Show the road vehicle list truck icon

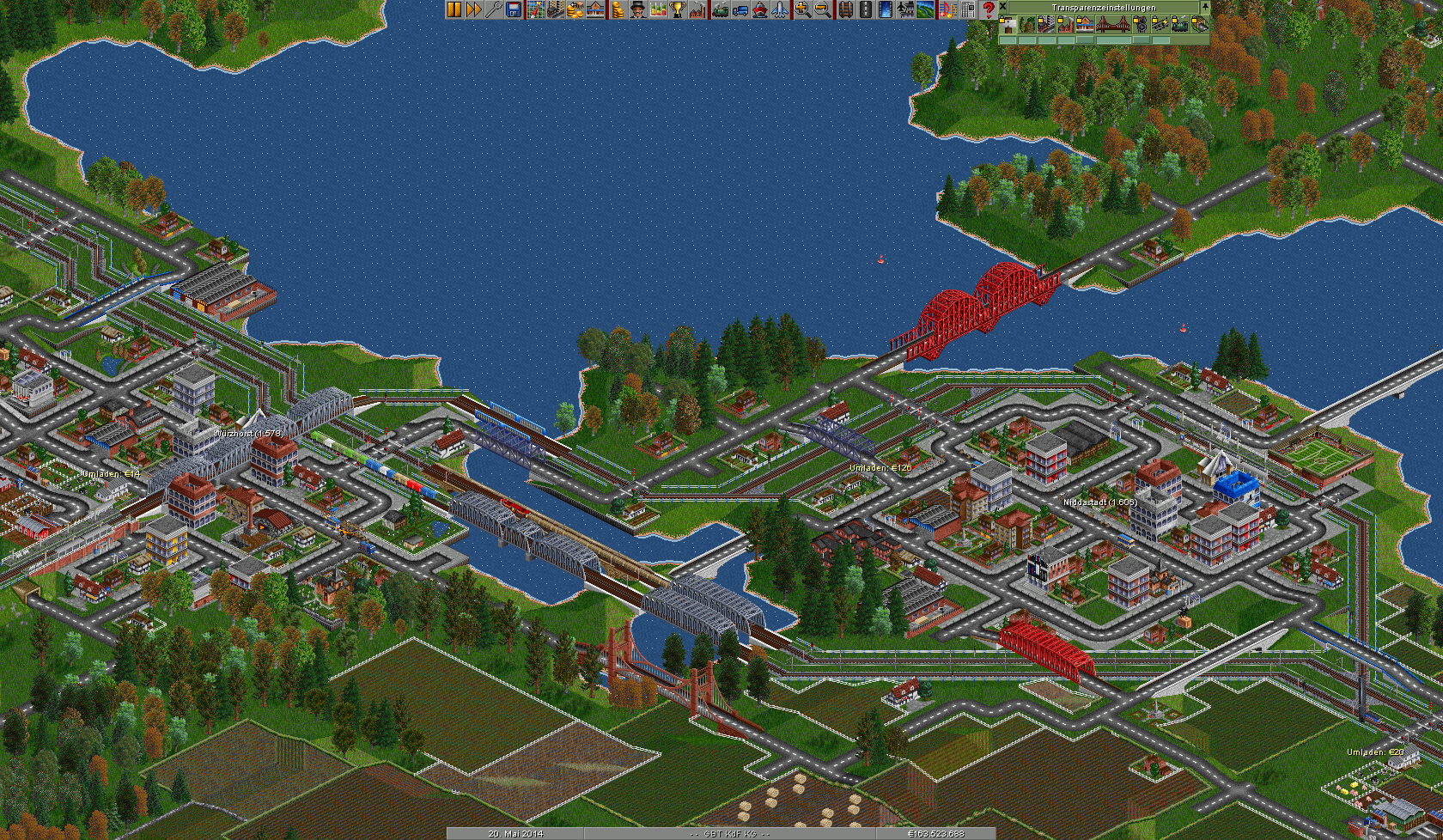(740, 9)
